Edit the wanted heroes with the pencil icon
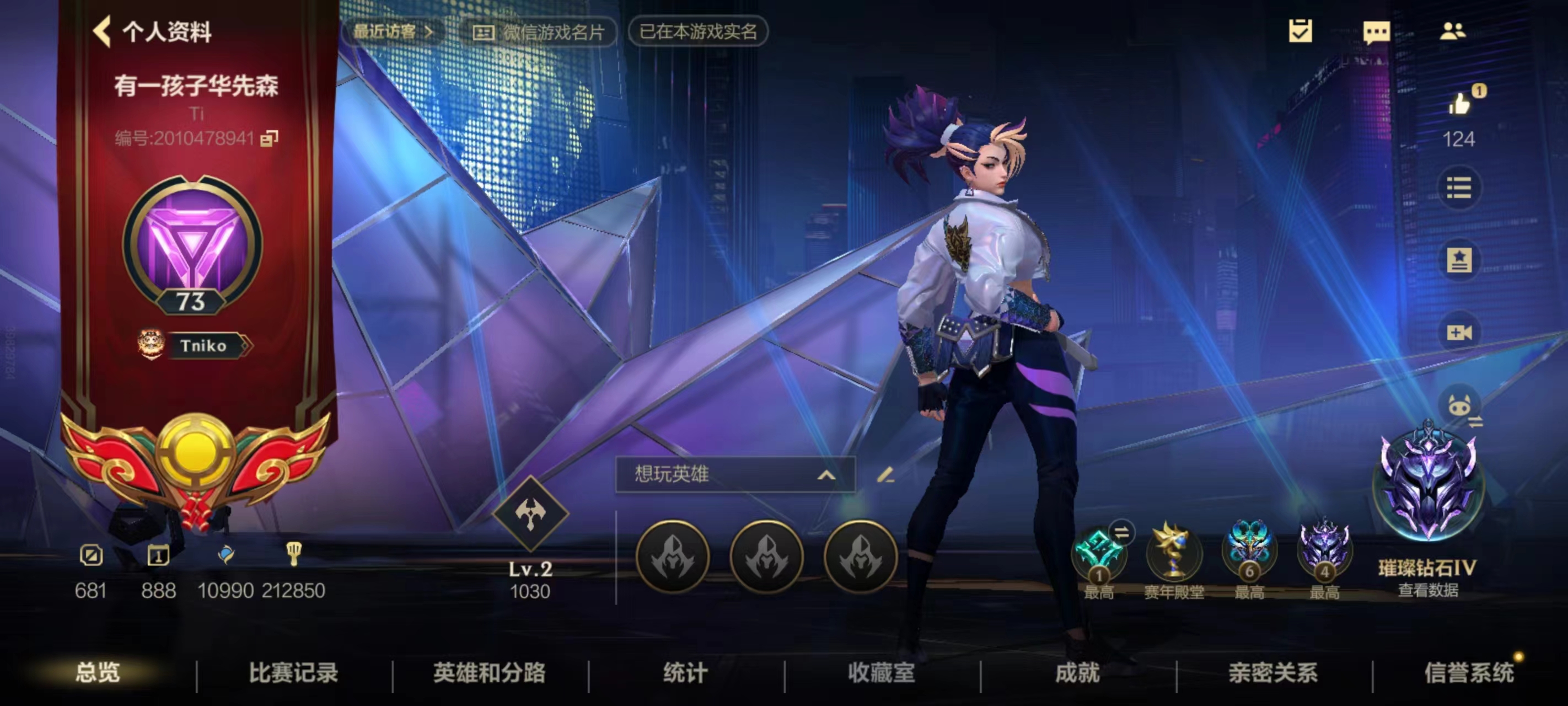 (x=885, y=474)
